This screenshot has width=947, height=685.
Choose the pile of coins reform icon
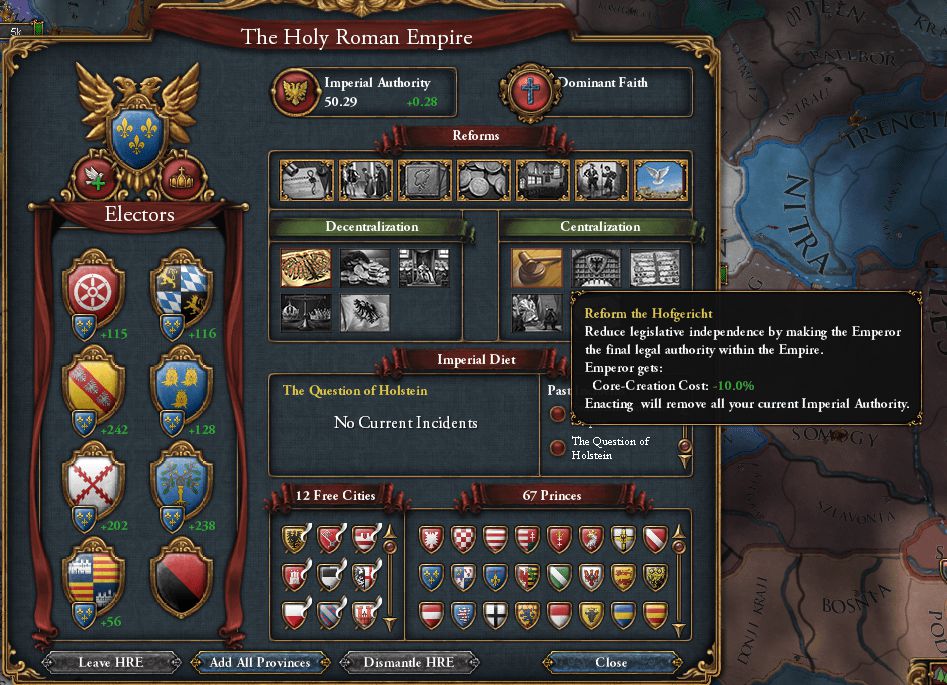[484, 180]
